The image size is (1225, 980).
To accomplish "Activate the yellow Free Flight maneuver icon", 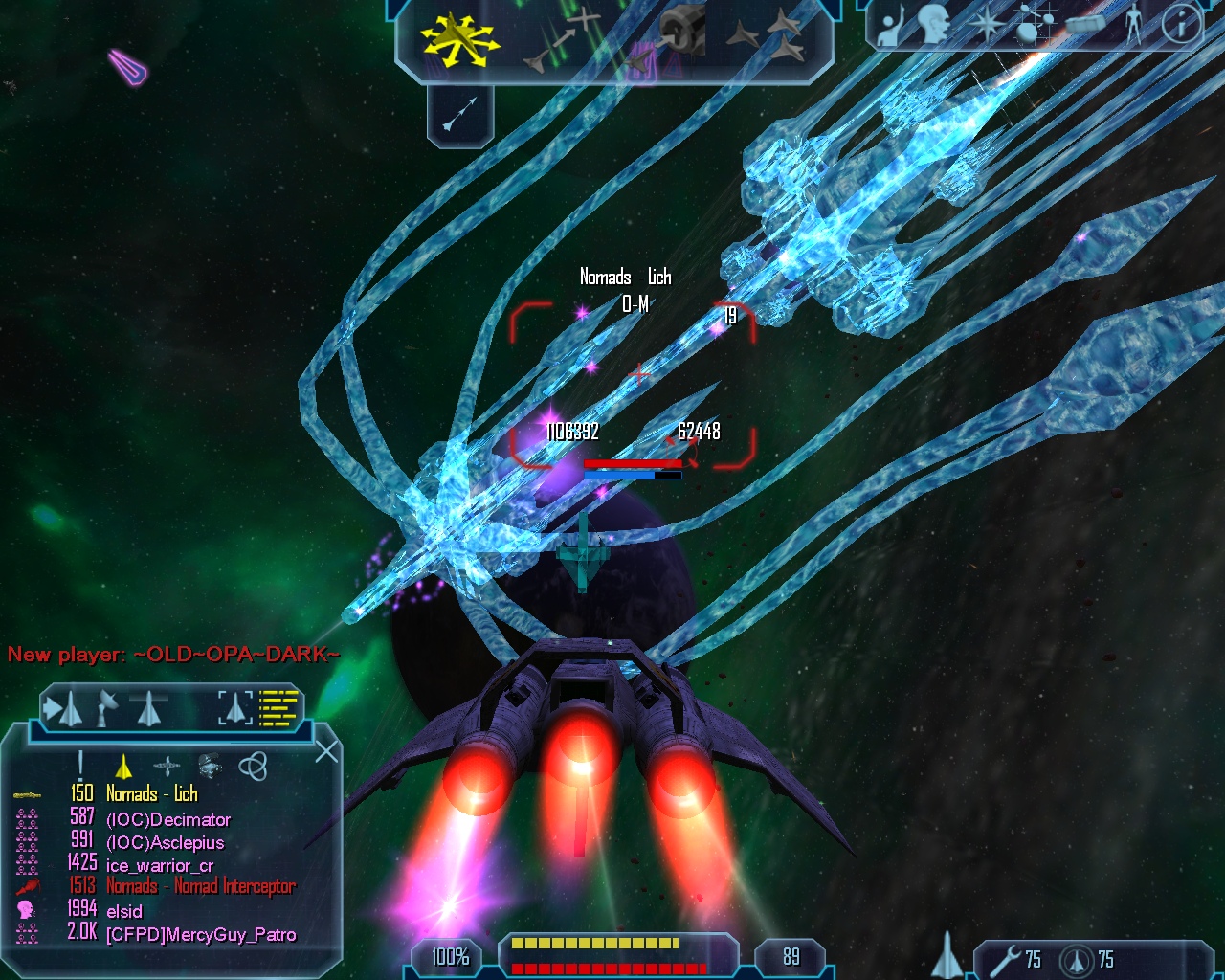I will [457, 38].
